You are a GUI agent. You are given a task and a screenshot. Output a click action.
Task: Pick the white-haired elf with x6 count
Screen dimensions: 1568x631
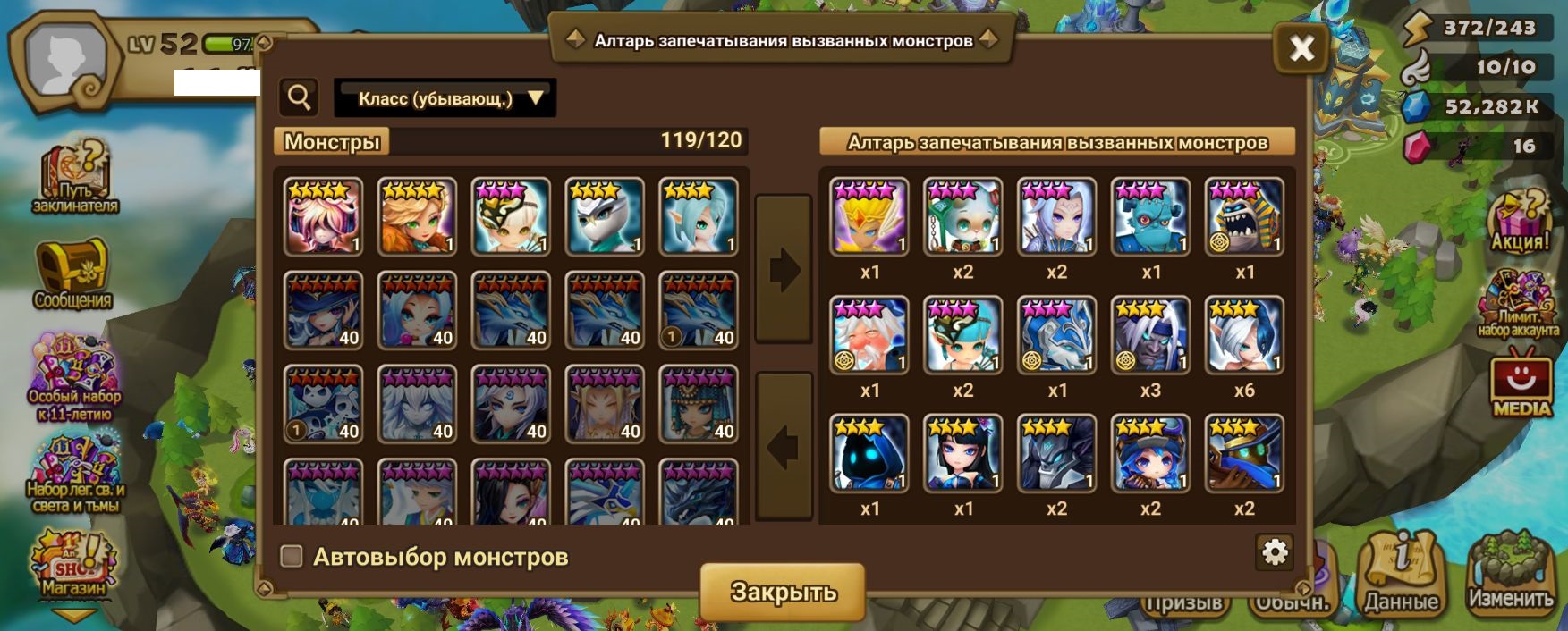coord(1244,335)
